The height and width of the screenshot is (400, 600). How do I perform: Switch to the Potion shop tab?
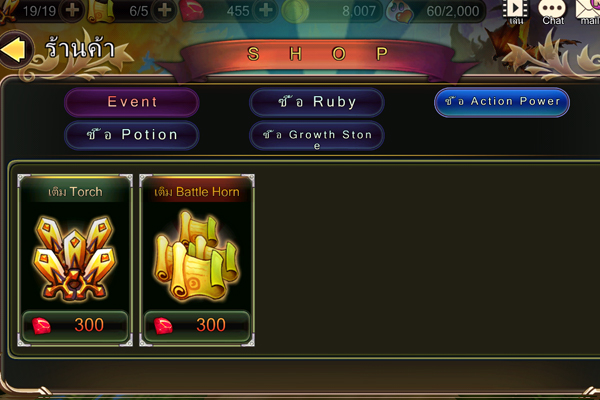[x=132, y=135]
